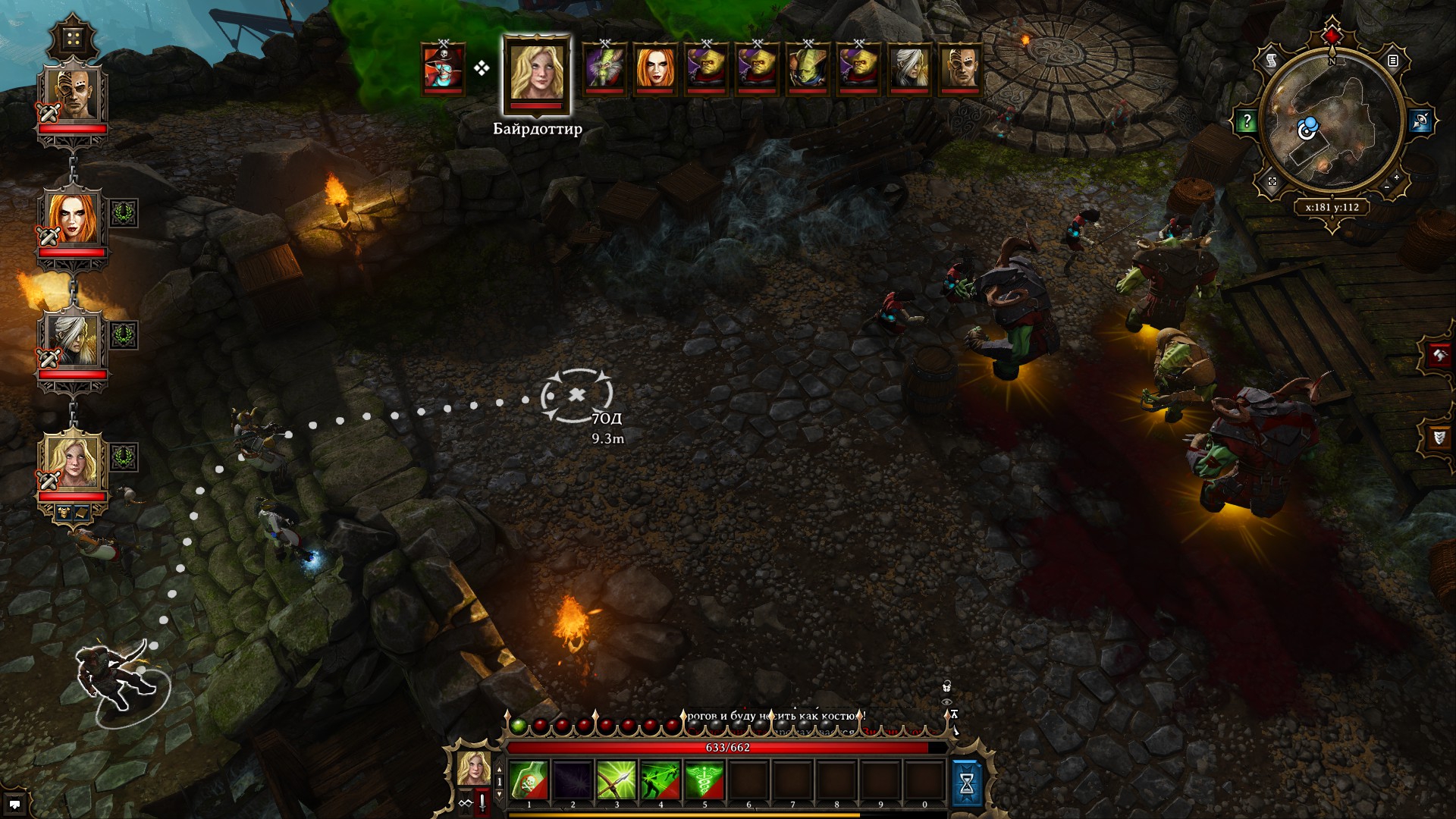Select the green ricochet shot skill

(661, 781)
